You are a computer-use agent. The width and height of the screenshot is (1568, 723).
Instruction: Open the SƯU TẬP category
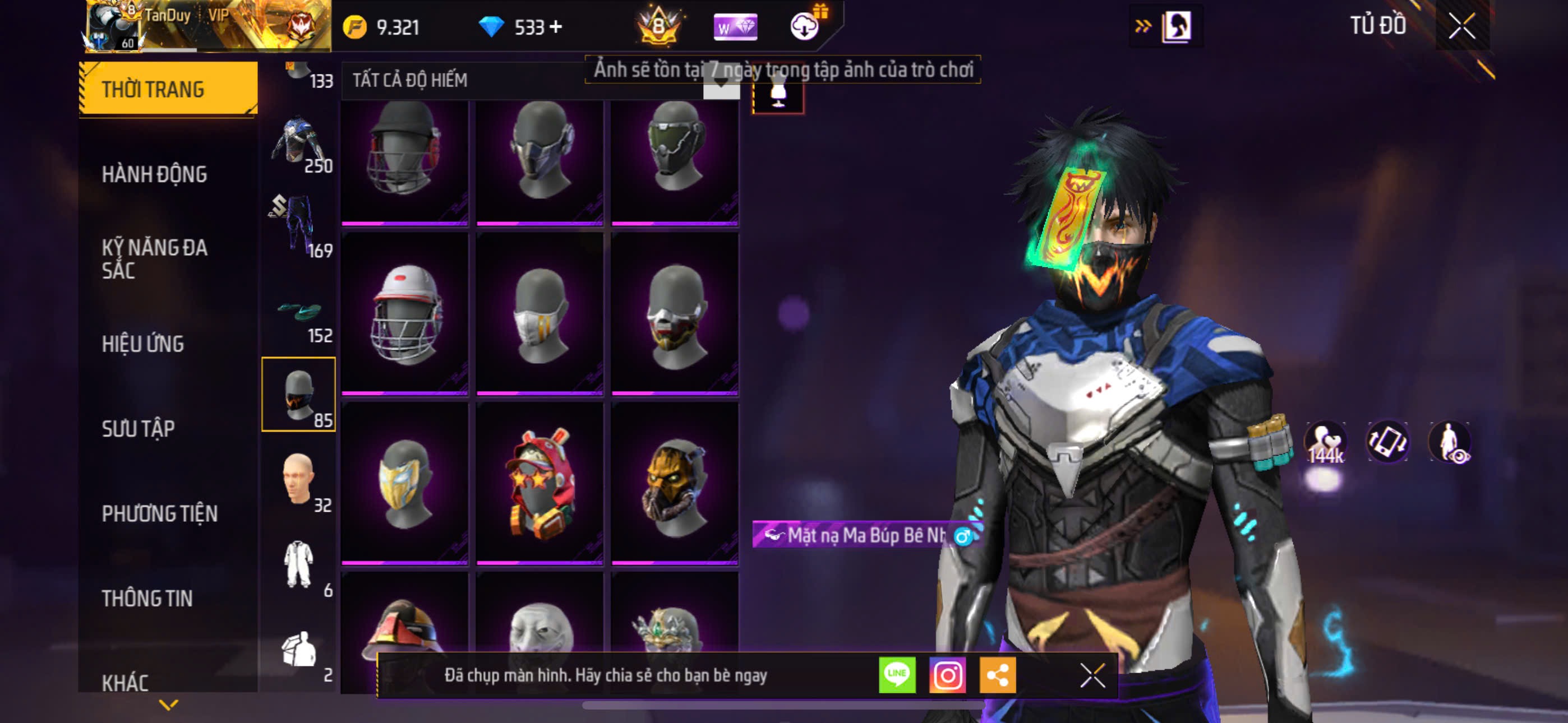138,428
